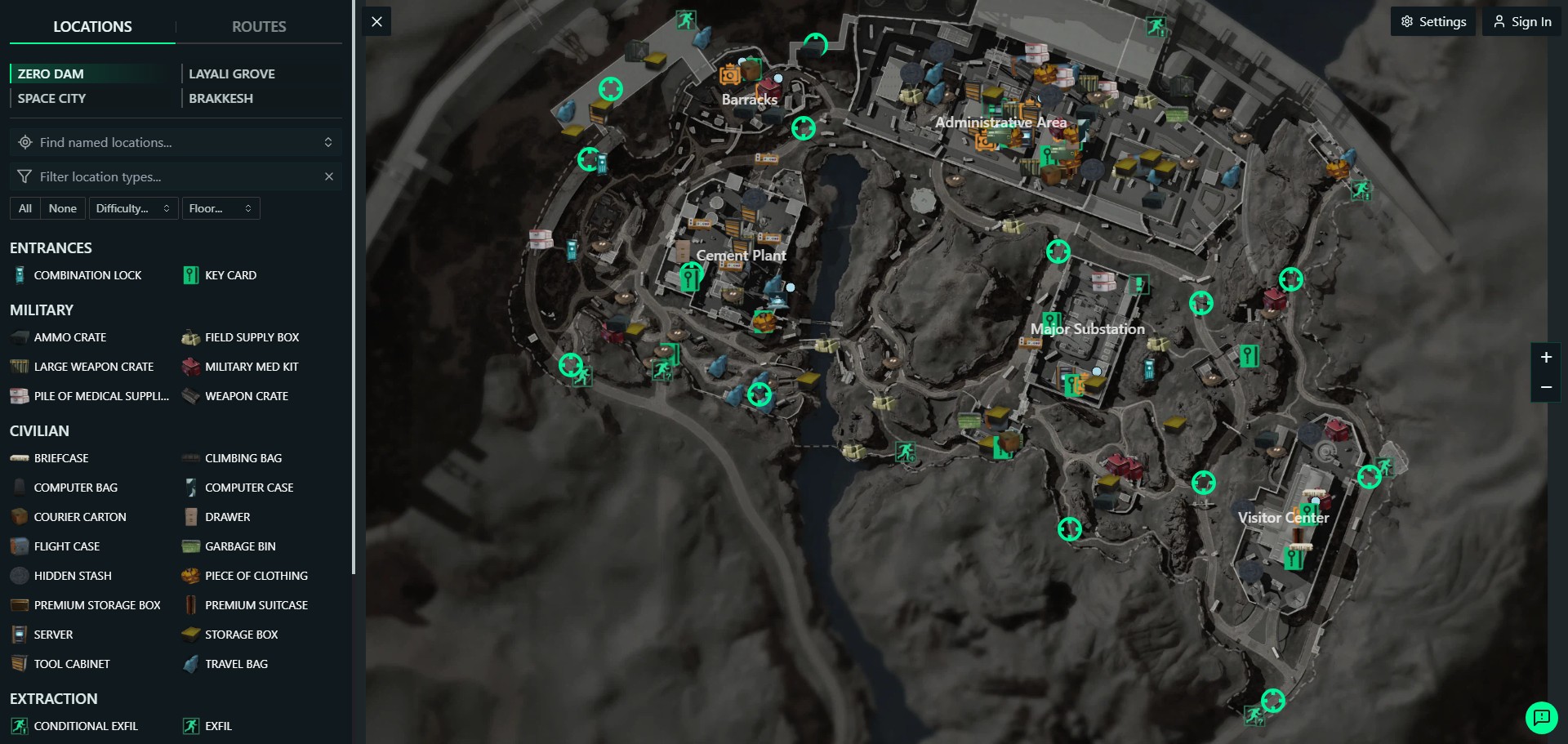
Task: Click the Military Med Kit icon
Action: [x=190, y=367]
